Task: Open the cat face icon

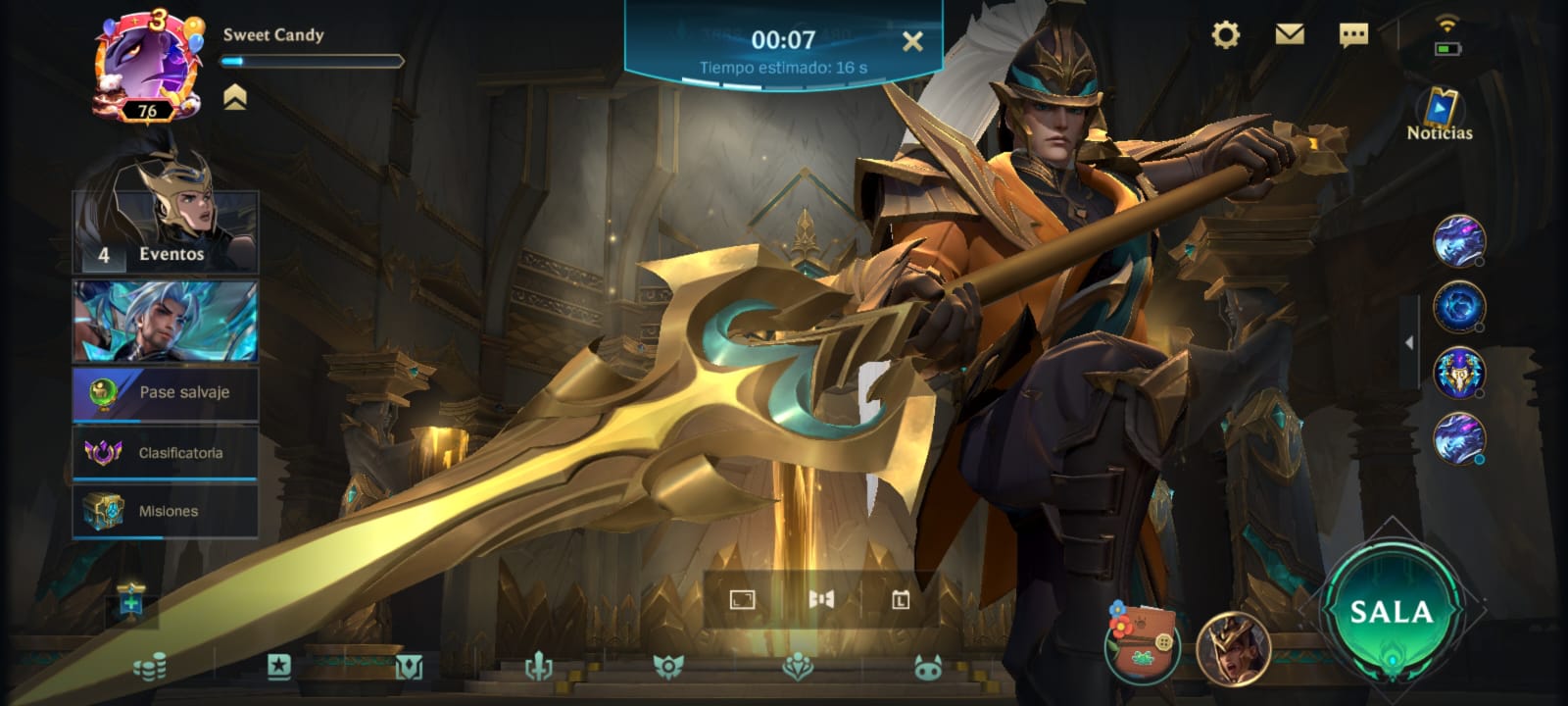Action: pos(927,668)
